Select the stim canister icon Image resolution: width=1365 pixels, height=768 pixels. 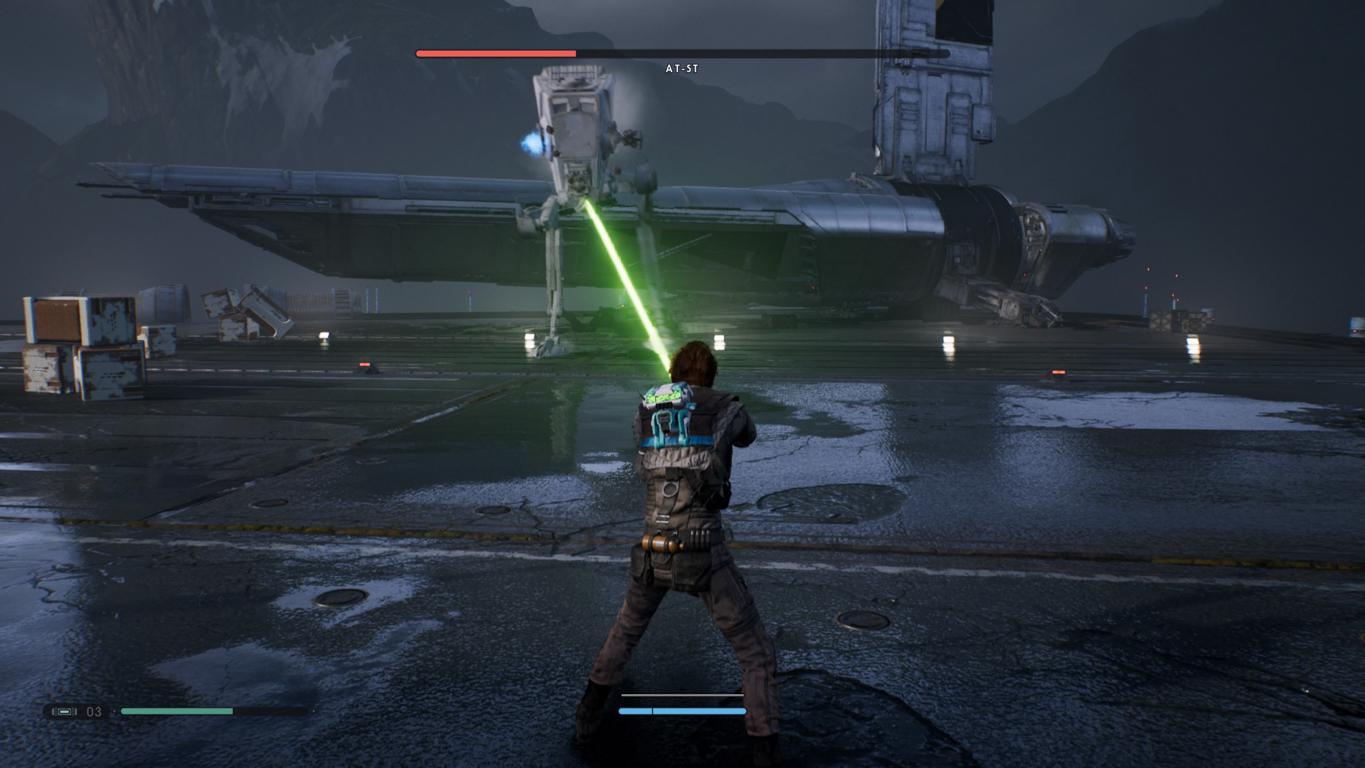pyautogui.click(x=65, y=712)
